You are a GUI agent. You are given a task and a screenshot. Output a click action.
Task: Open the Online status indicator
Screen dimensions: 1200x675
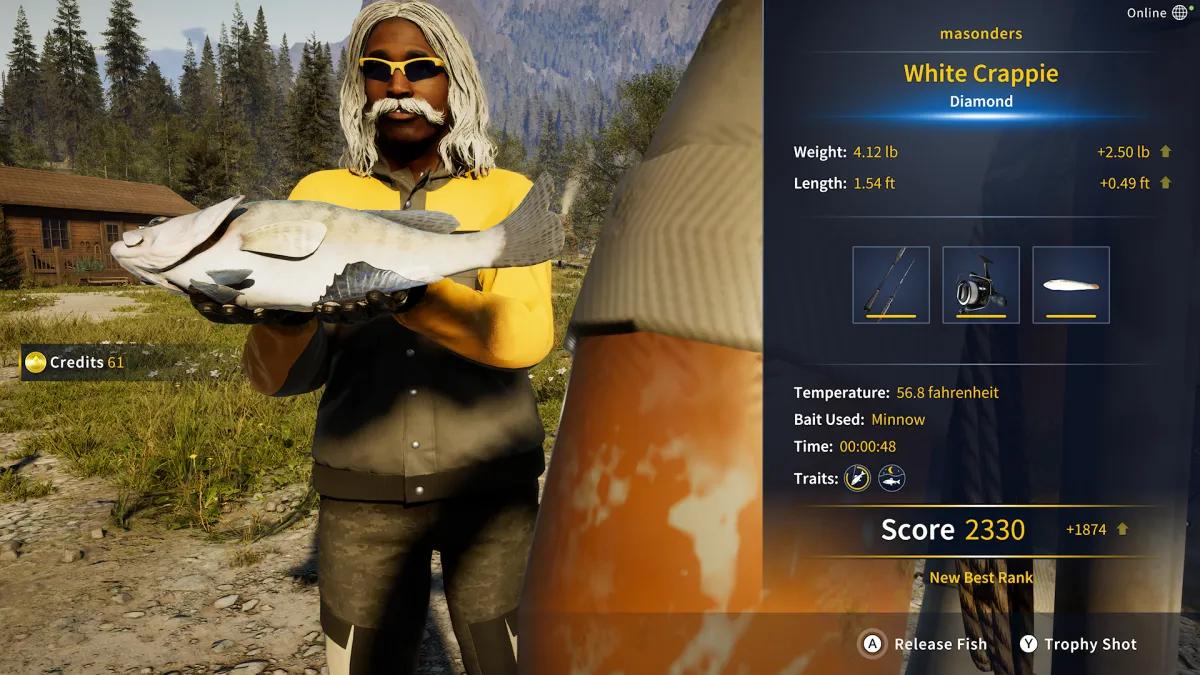(1156, 13)
